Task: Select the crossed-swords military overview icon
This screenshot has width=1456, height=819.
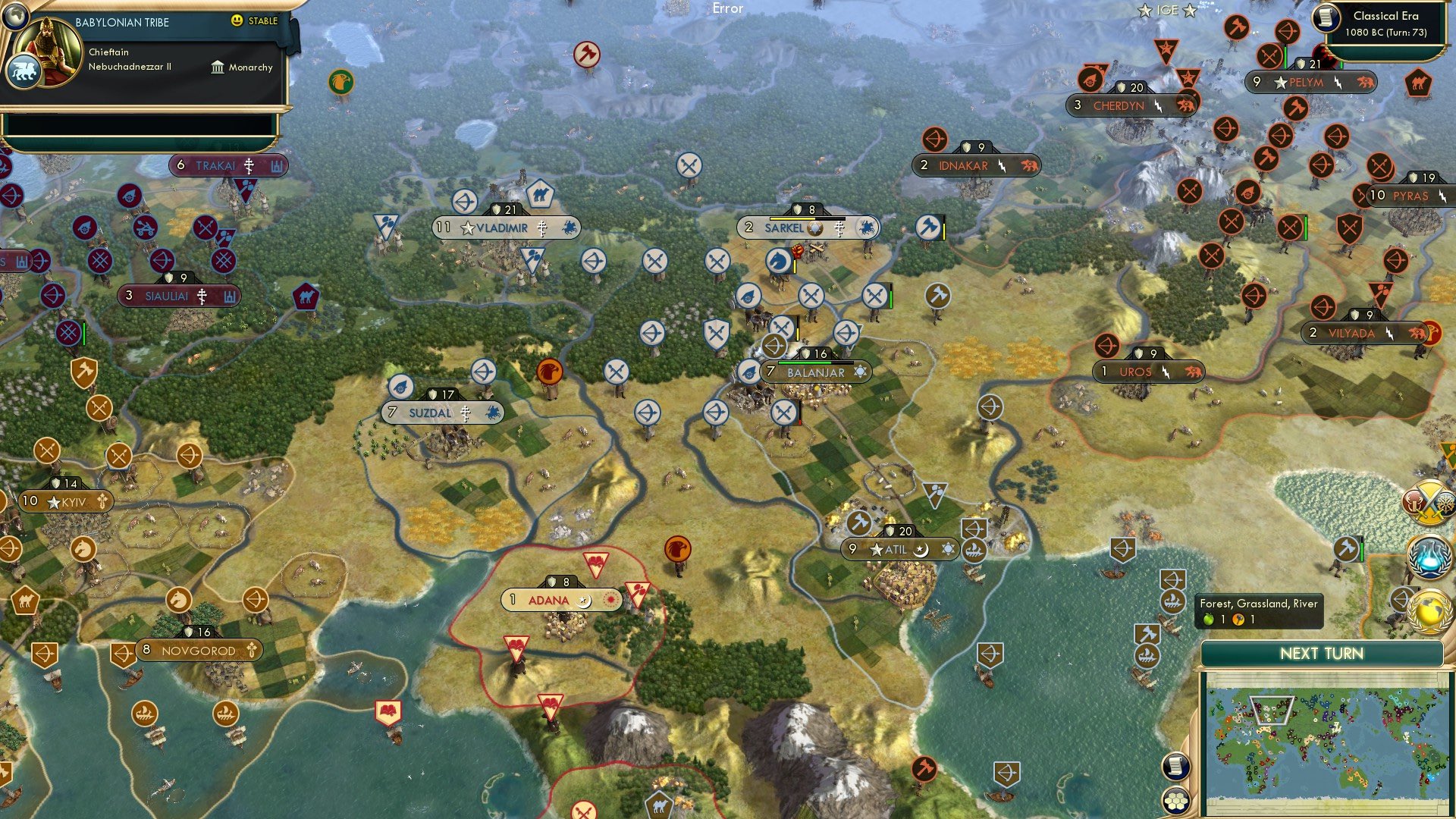Action: (1429, 503)
